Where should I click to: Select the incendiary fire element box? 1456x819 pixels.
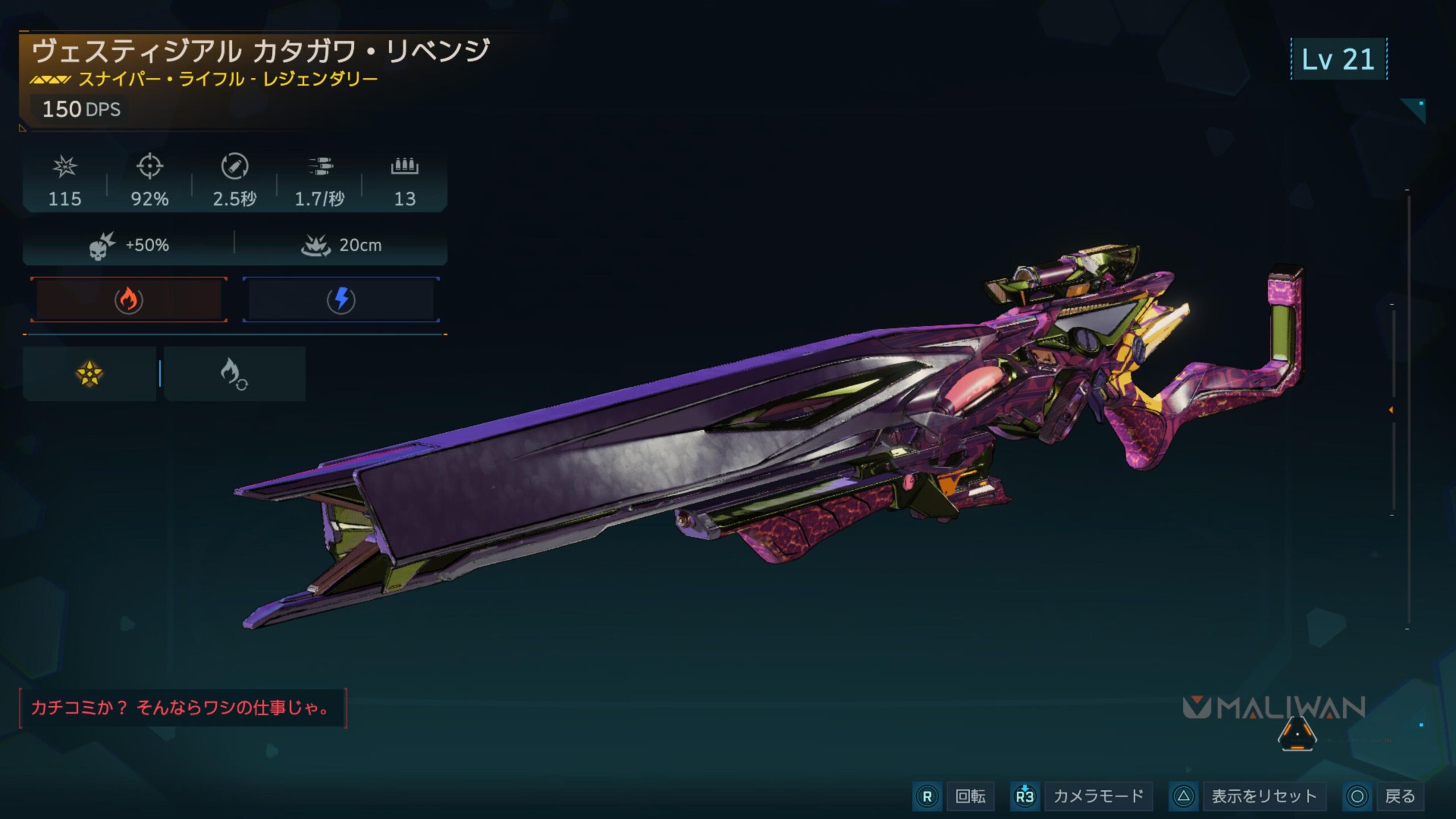pos(129,300)
